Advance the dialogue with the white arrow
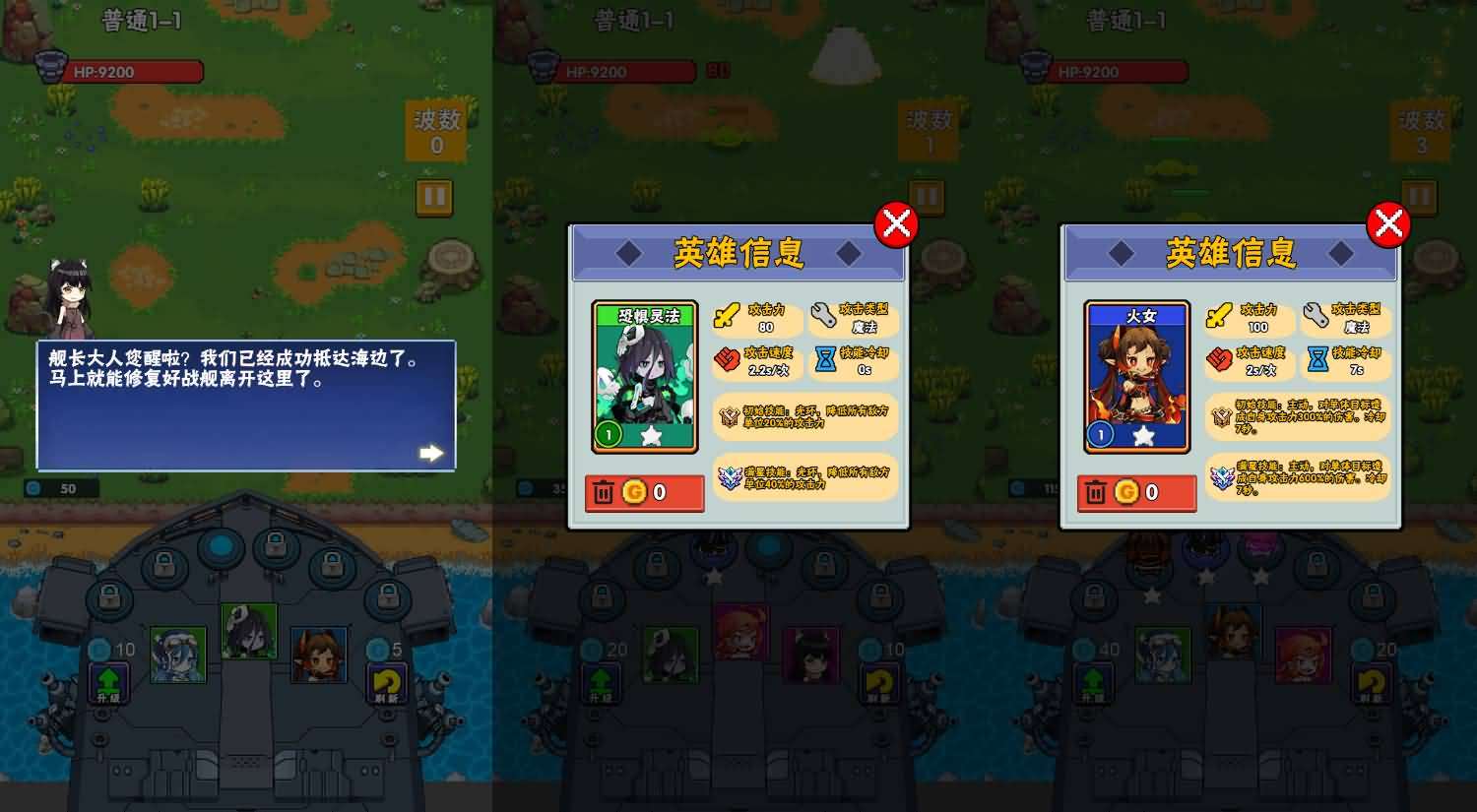Screen dimensions: 1477x812 [430, 452]
